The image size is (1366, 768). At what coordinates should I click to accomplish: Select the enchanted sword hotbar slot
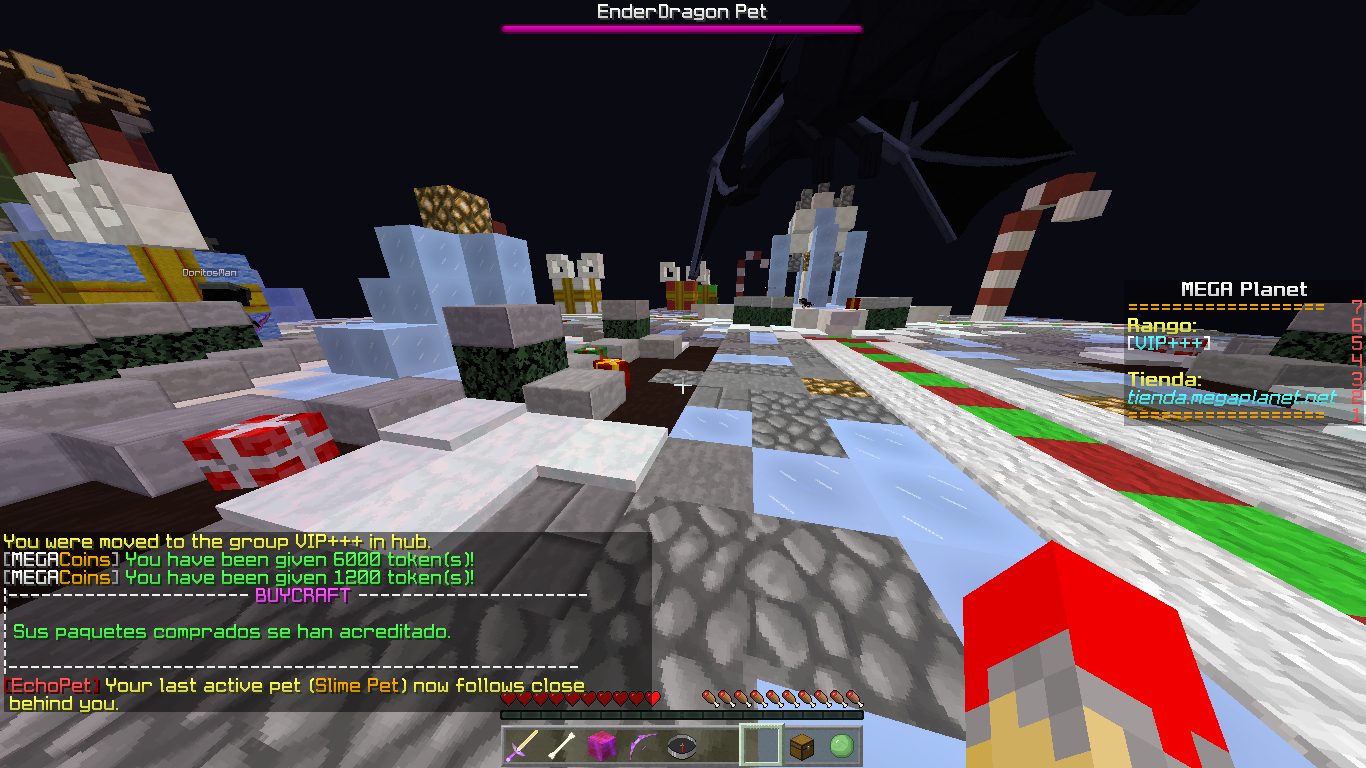pos(522,745)
